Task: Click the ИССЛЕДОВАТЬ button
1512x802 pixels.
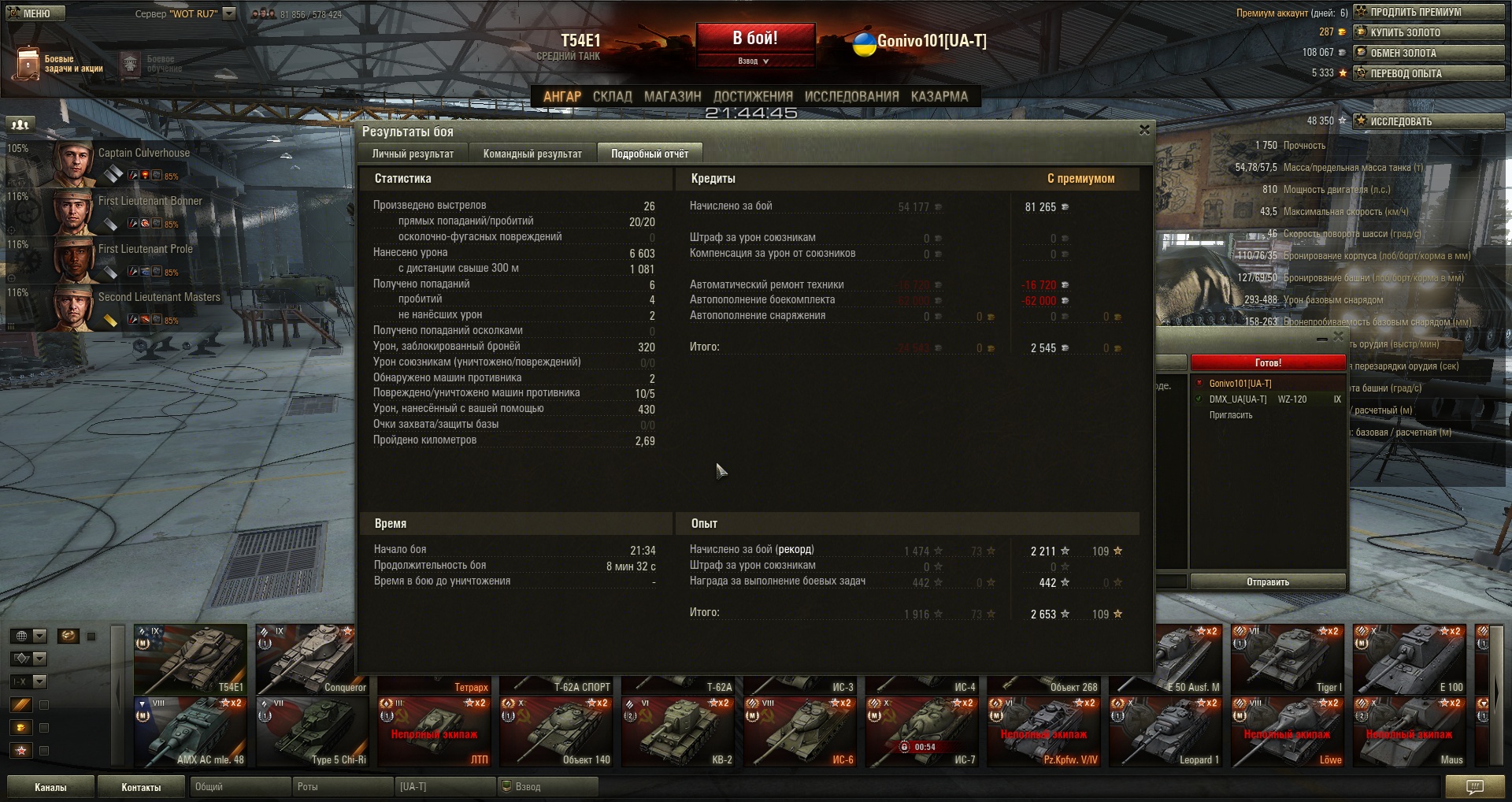Action: [1428, 121]
